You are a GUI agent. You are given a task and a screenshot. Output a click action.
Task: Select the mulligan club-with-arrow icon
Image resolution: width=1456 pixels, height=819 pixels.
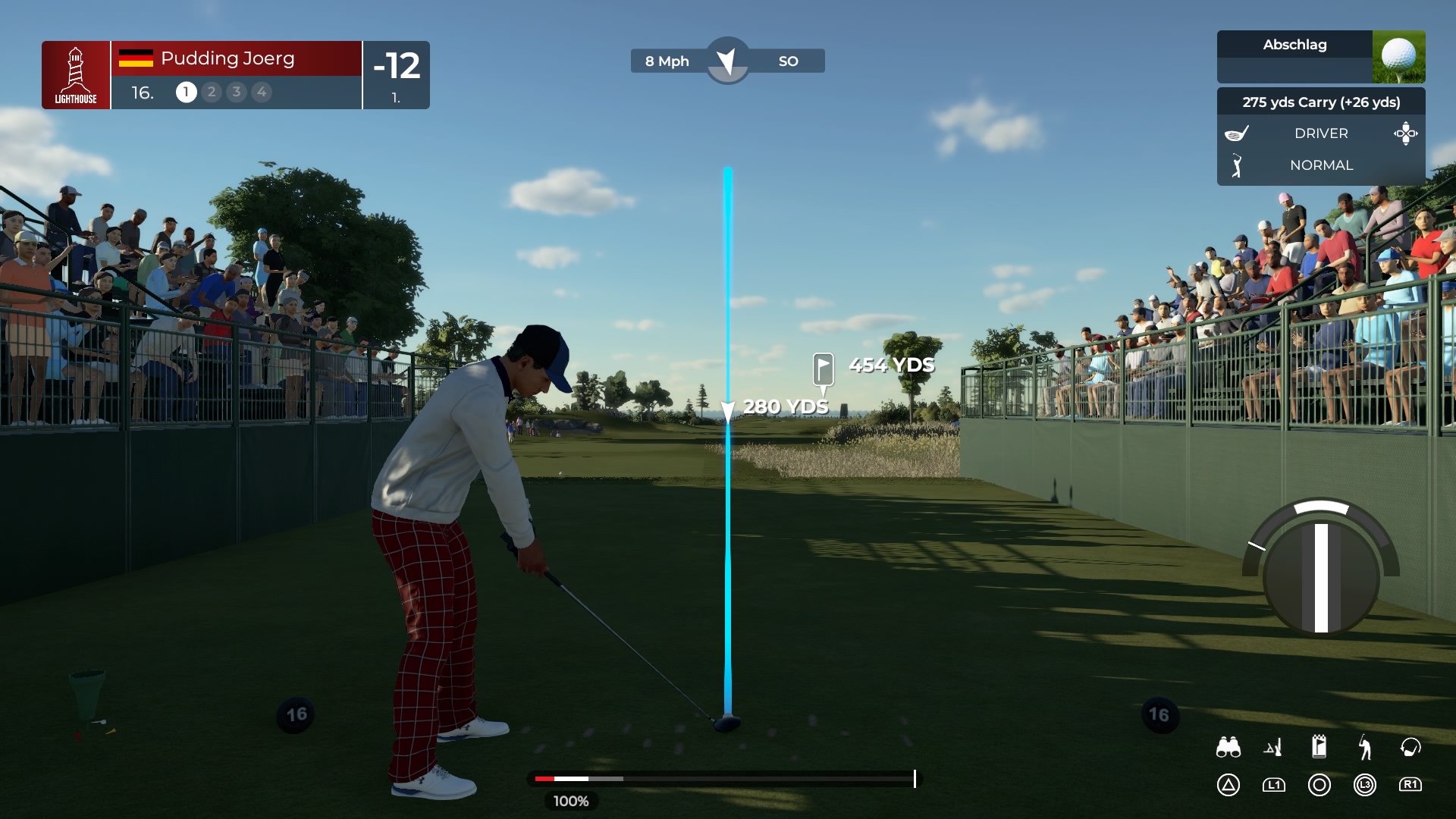click(x=1410, y=748)
